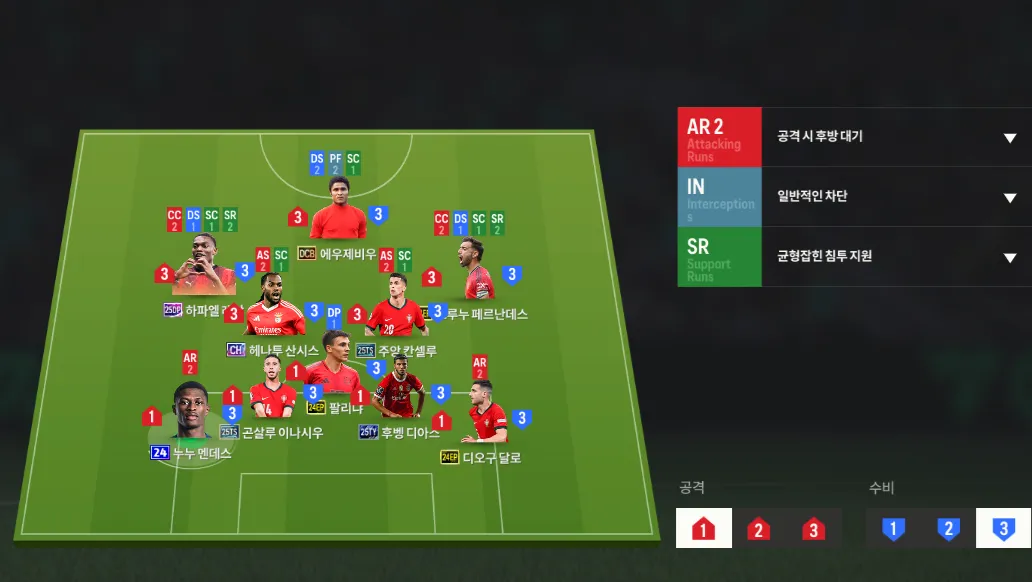Select center back 후벵 디아스

(397, 394)
